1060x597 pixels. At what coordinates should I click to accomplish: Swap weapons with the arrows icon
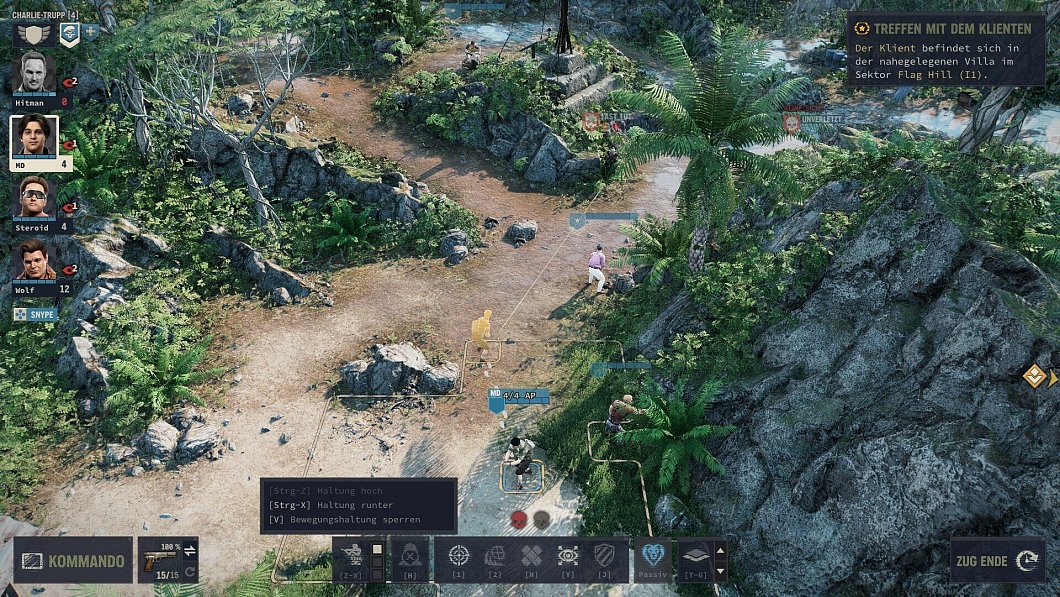click(190, 549)
